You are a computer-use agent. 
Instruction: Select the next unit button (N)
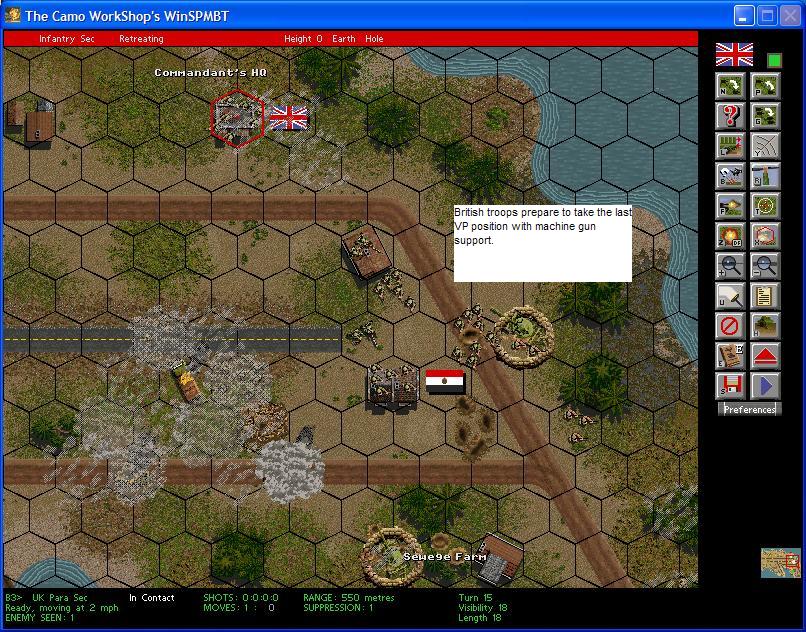pos(731,86)
